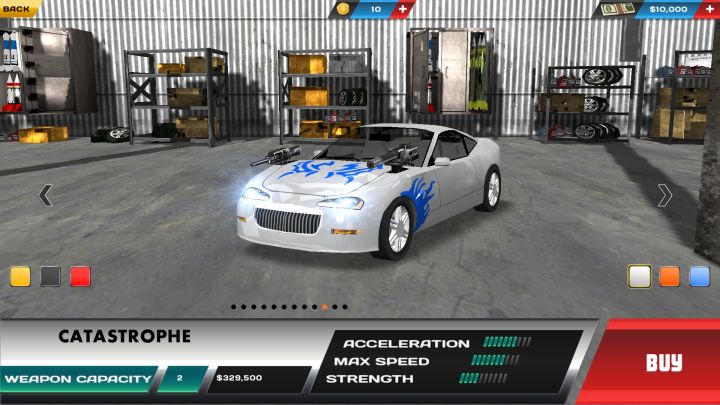720x405 pixels.
Task: Choose the yellow paint swatch
Action: click(x=21, y=277)
